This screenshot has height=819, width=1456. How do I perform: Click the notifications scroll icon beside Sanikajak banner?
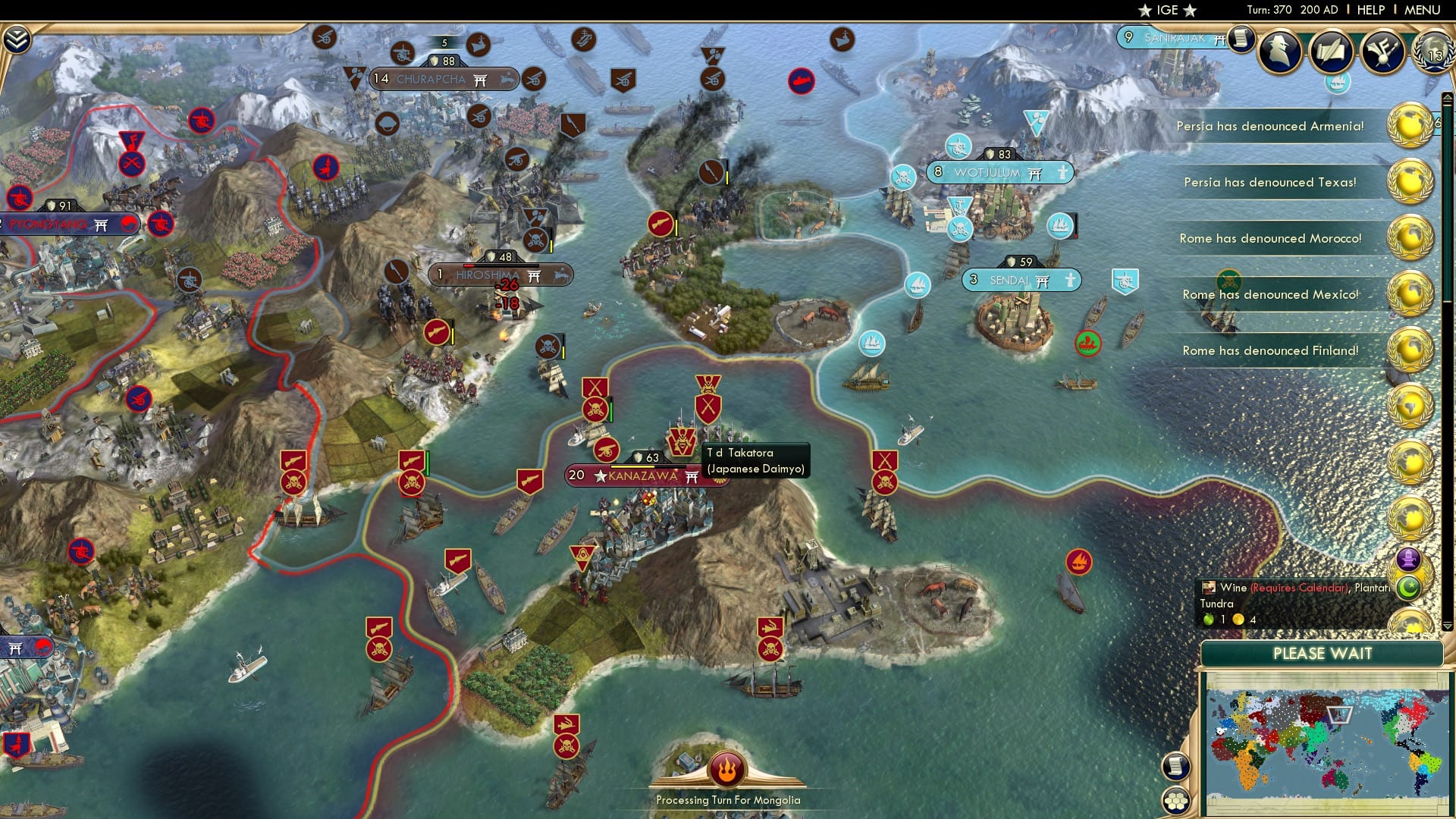(x=1241, y=39)
